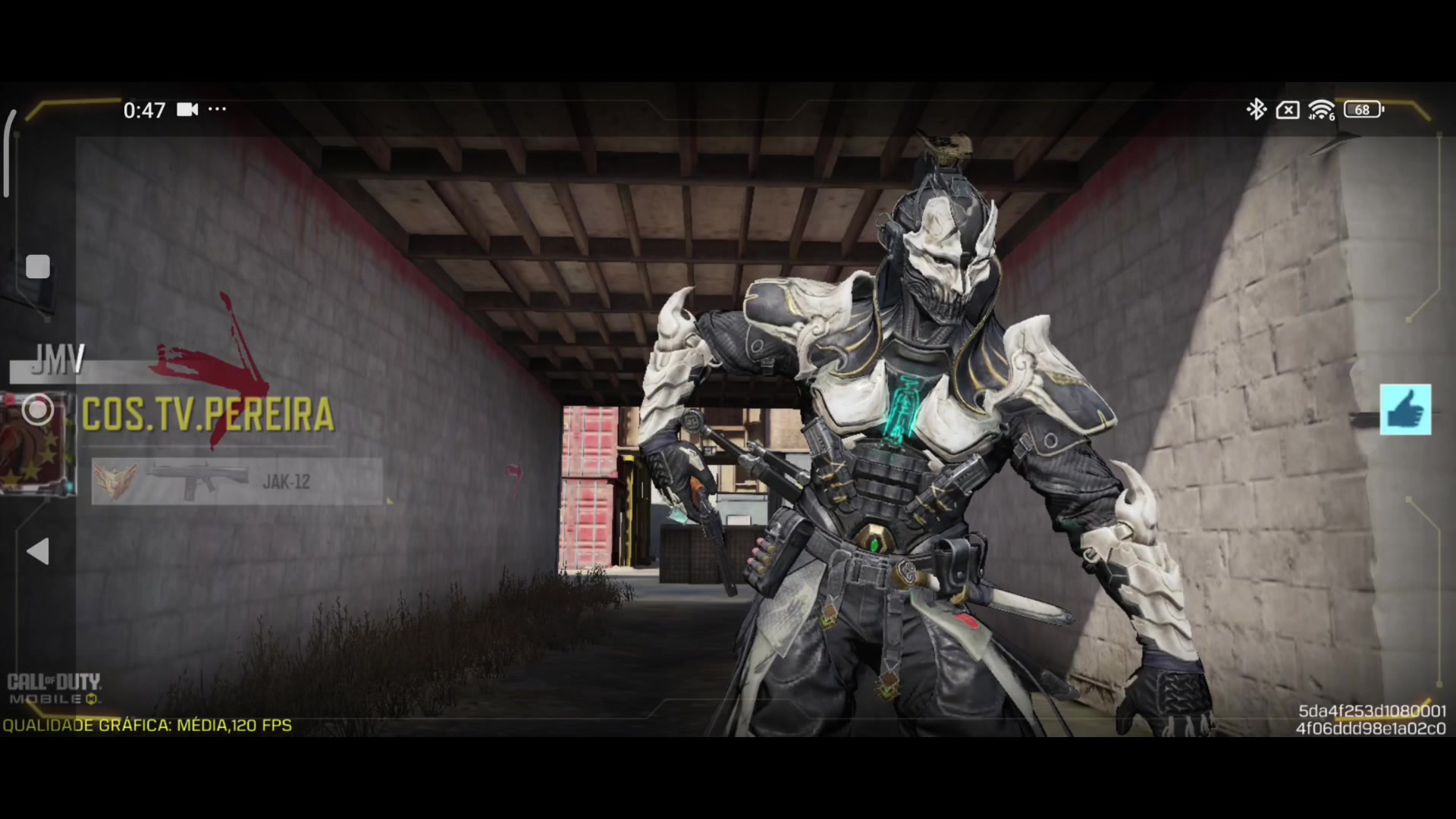This screenshot has width=1456, height=819.
Task: Tap the SIM card error icon
Action: pos(1287,110)
